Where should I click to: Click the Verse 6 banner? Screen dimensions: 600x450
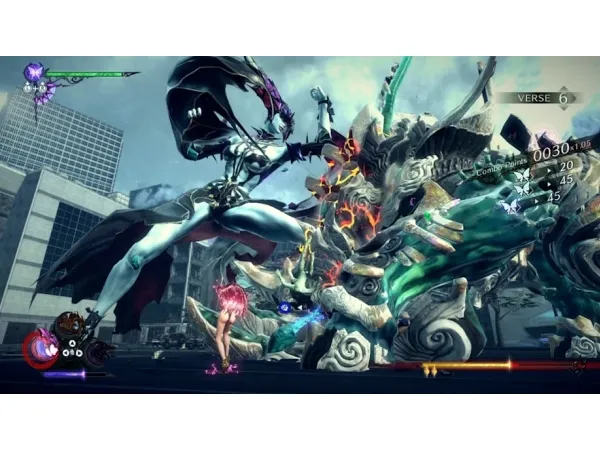[540, 98]
